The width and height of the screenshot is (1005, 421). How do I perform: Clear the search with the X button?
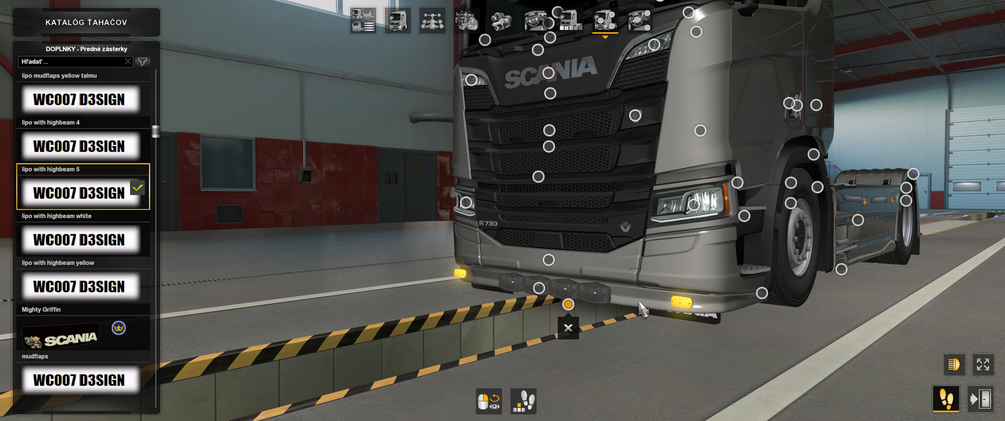pos(128,62)
